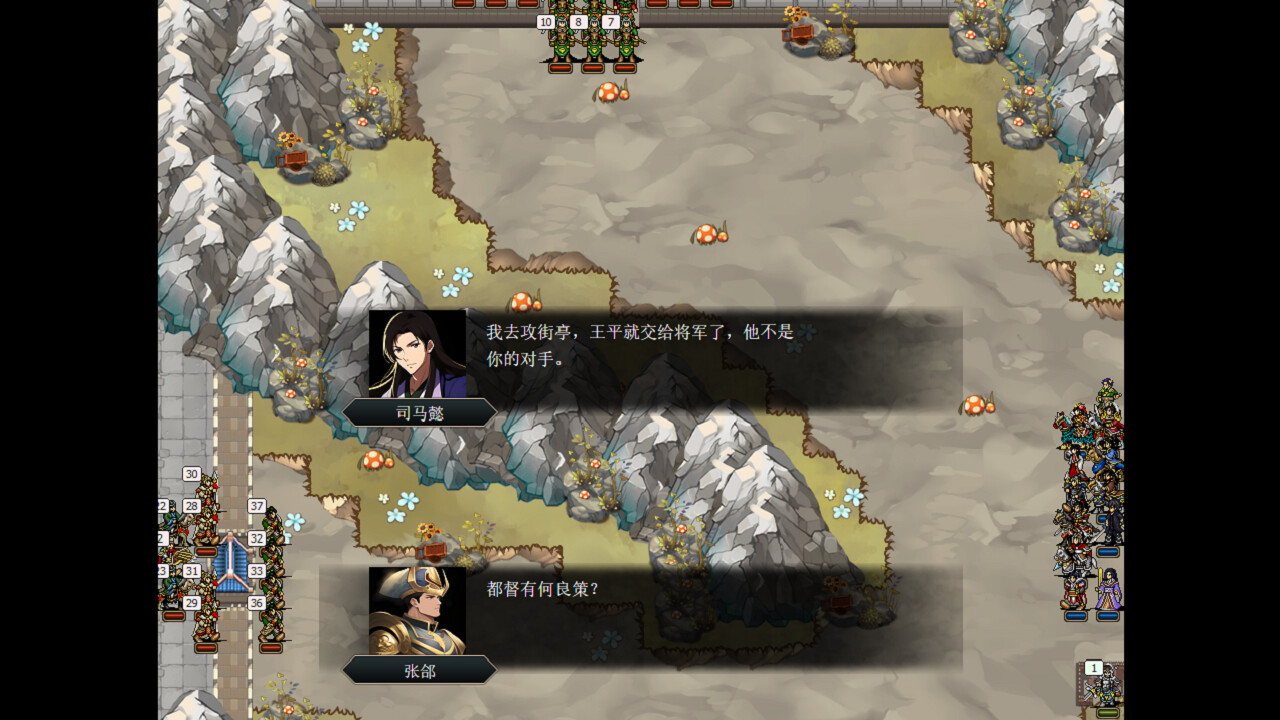Click the Sima Yi name plate banner
The width and height of the screenshot is (1280, 720).
click(418, 411)
